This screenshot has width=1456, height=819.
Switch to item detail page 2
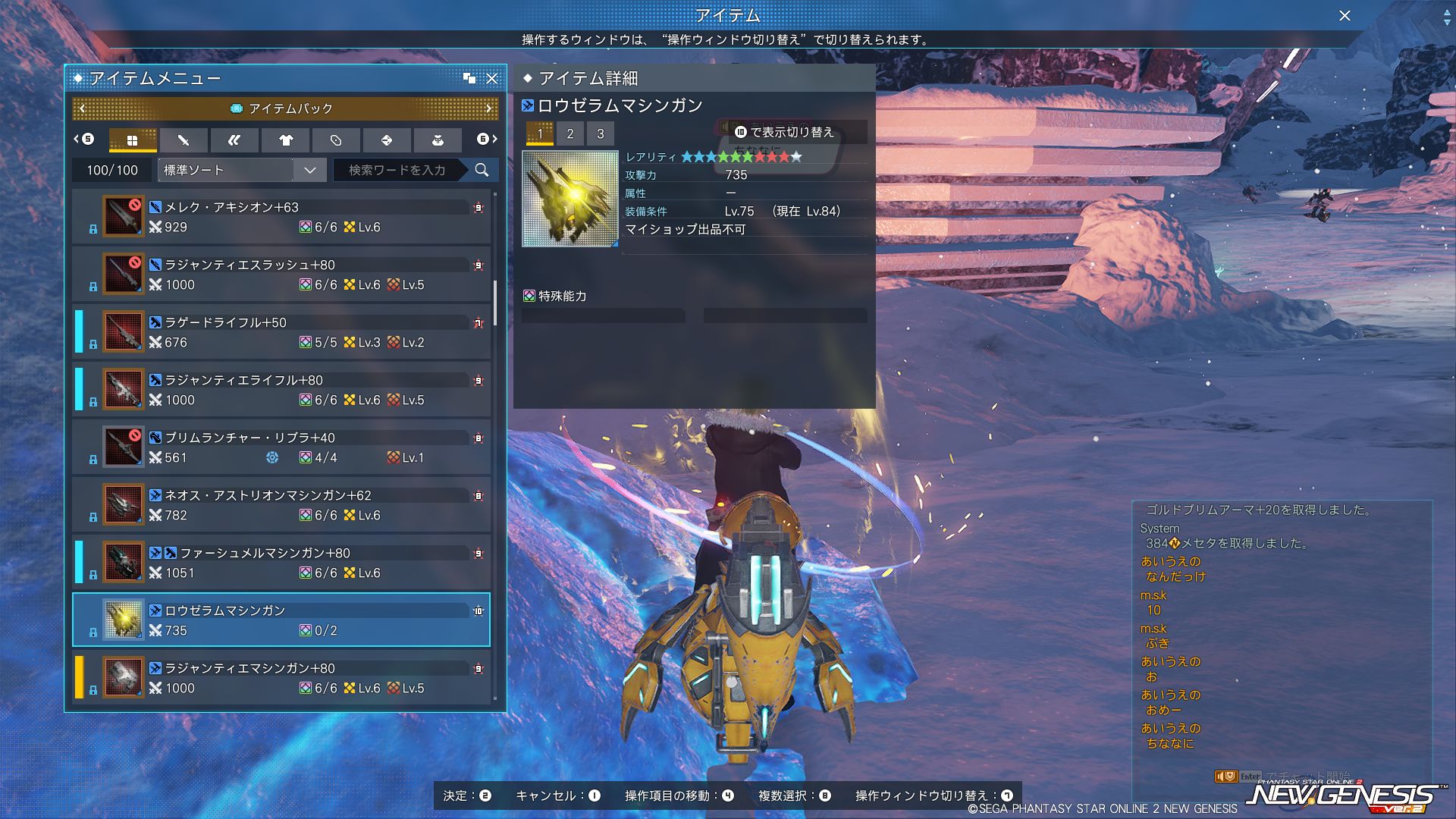coord(570,133)
